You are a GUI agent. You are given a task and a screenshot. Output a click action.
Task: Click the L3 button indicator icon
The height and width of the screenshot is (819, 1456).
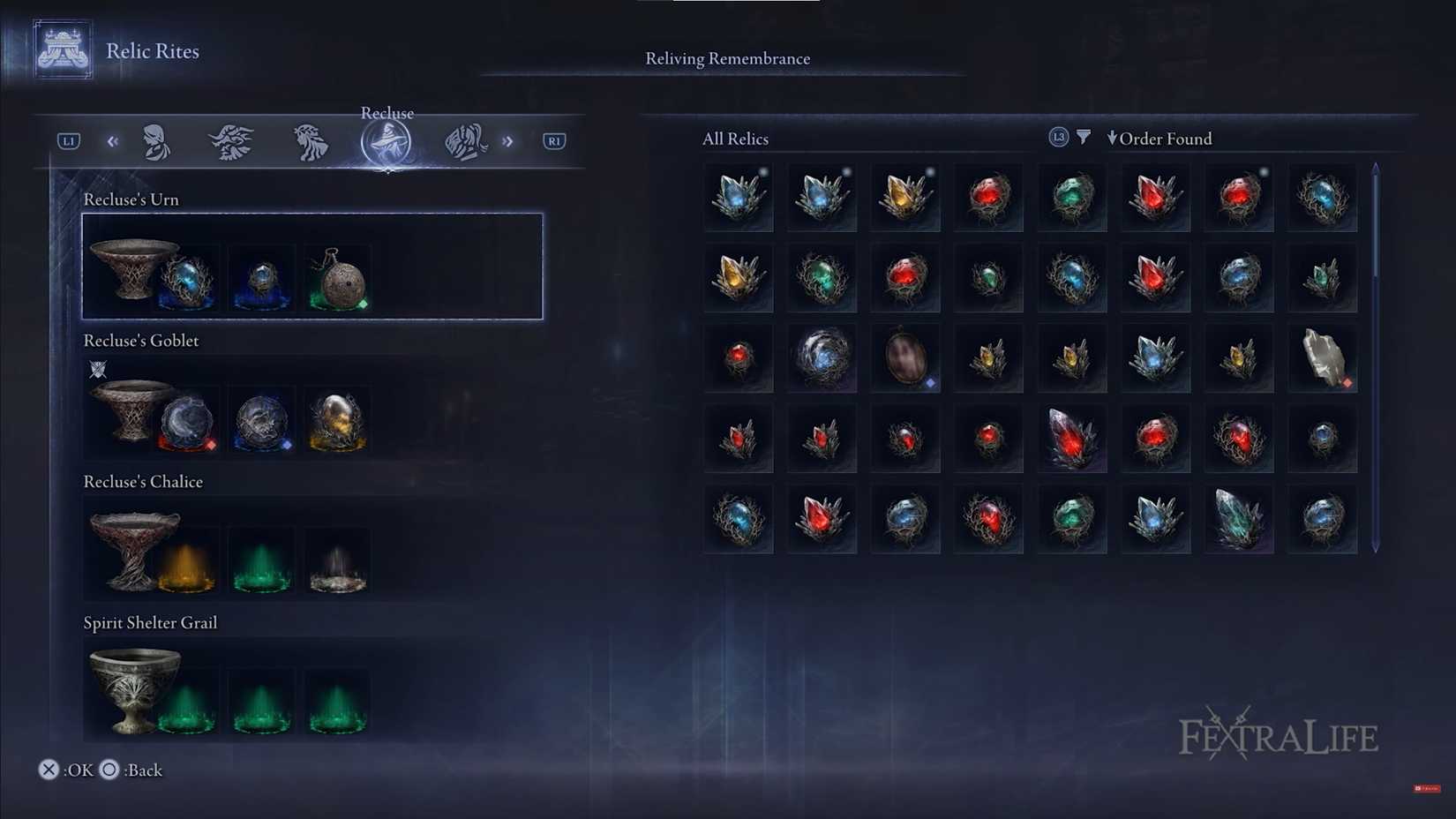click(1057, 137)
